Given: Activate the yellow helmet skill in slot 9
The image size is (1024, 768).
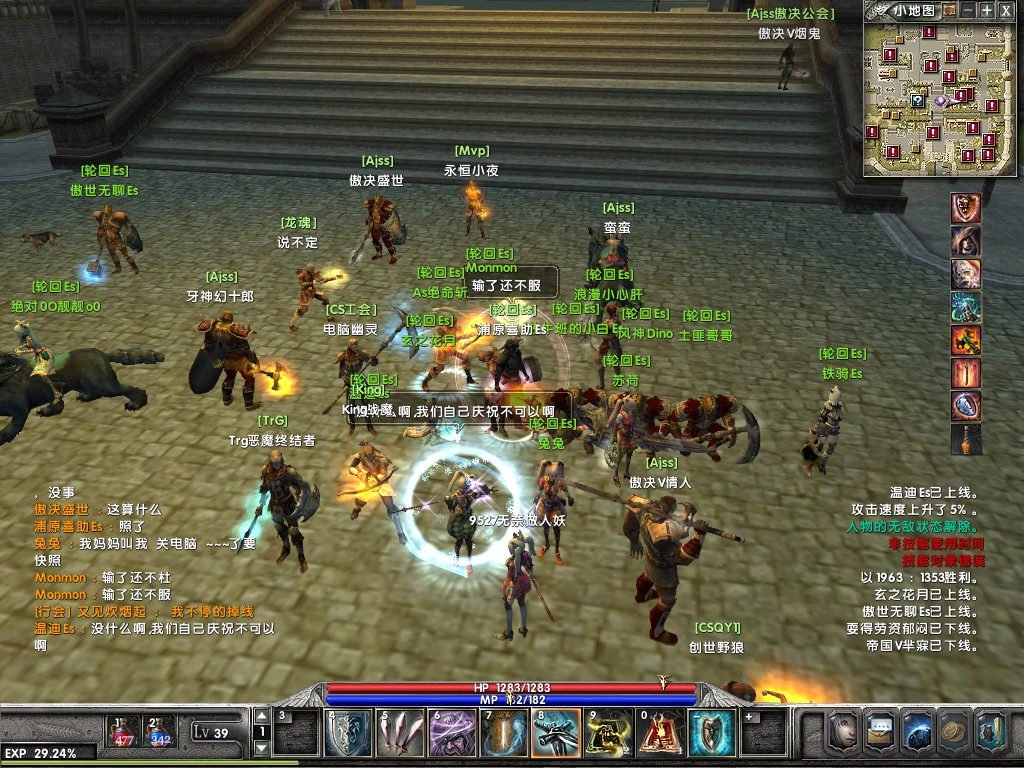Looking at the screenshot, I should point(607,733).
